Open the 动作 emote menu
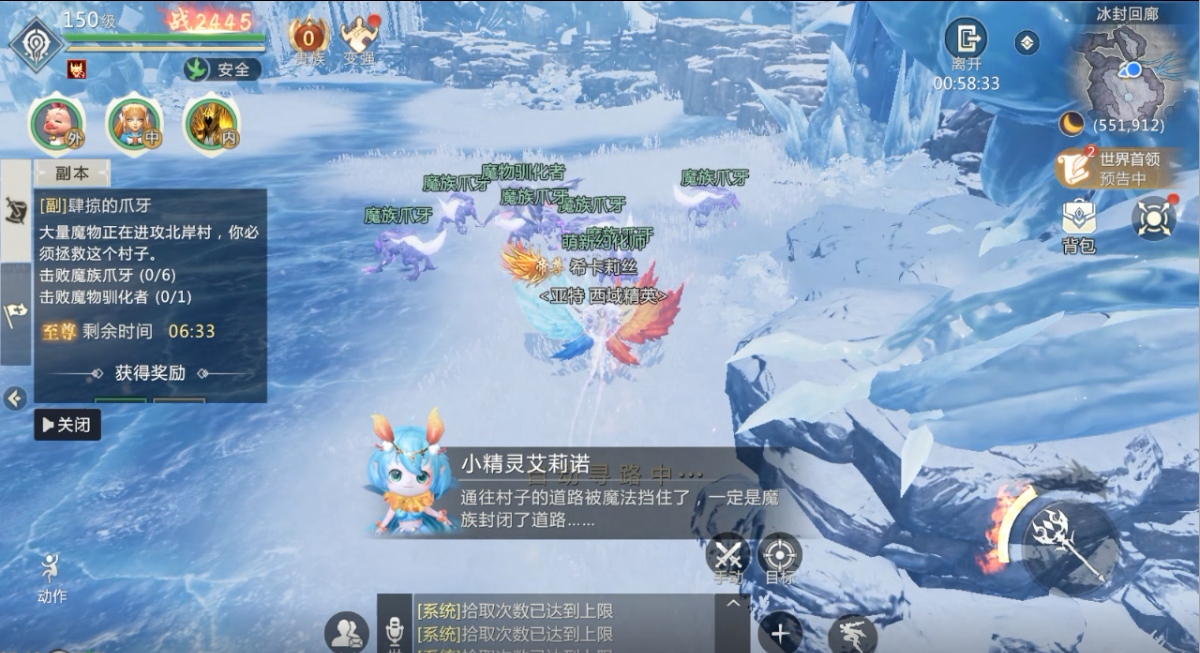 tap(51, 579)
